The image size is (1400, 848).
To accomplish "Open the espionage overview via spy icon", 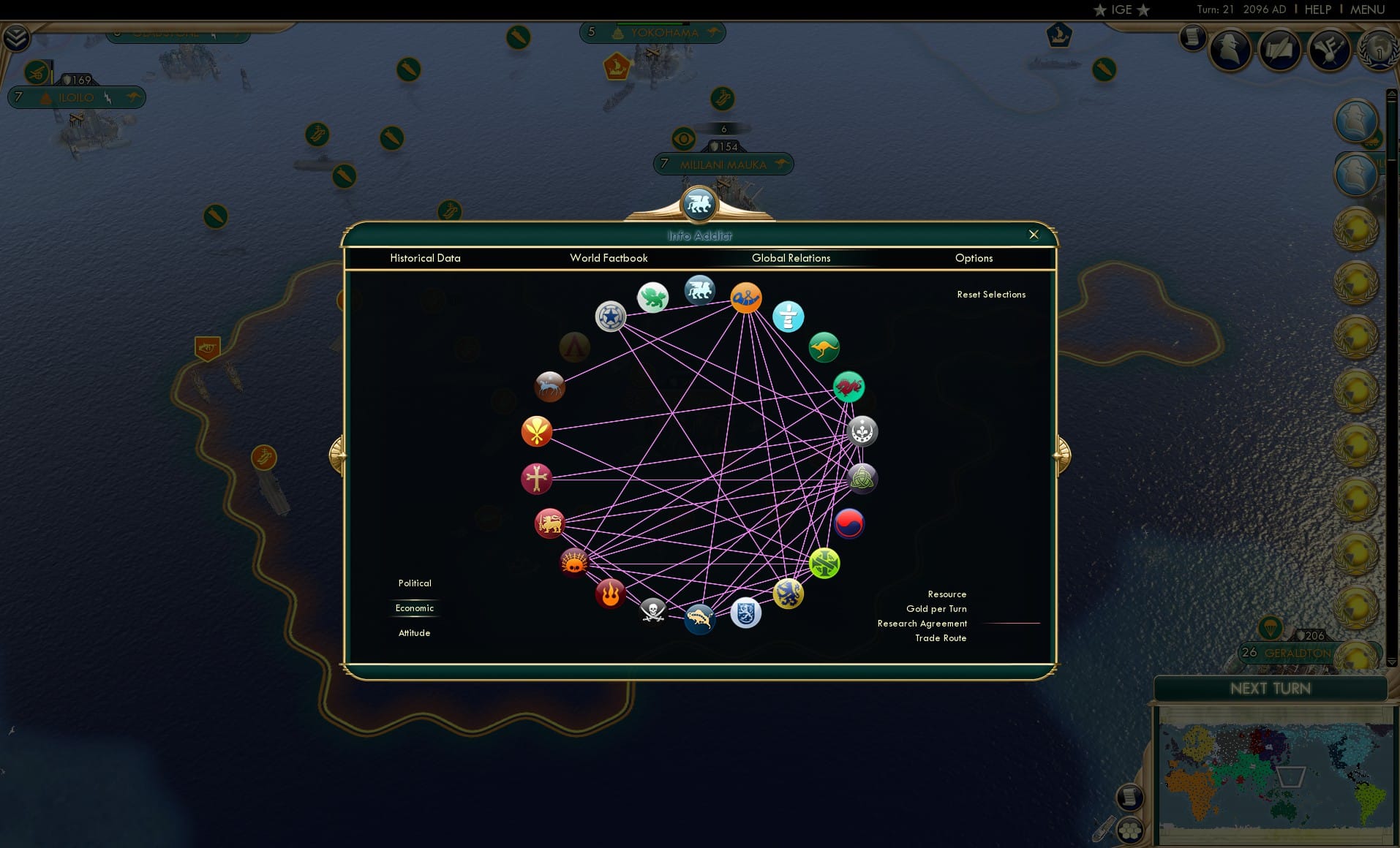I will point(1230,50).
